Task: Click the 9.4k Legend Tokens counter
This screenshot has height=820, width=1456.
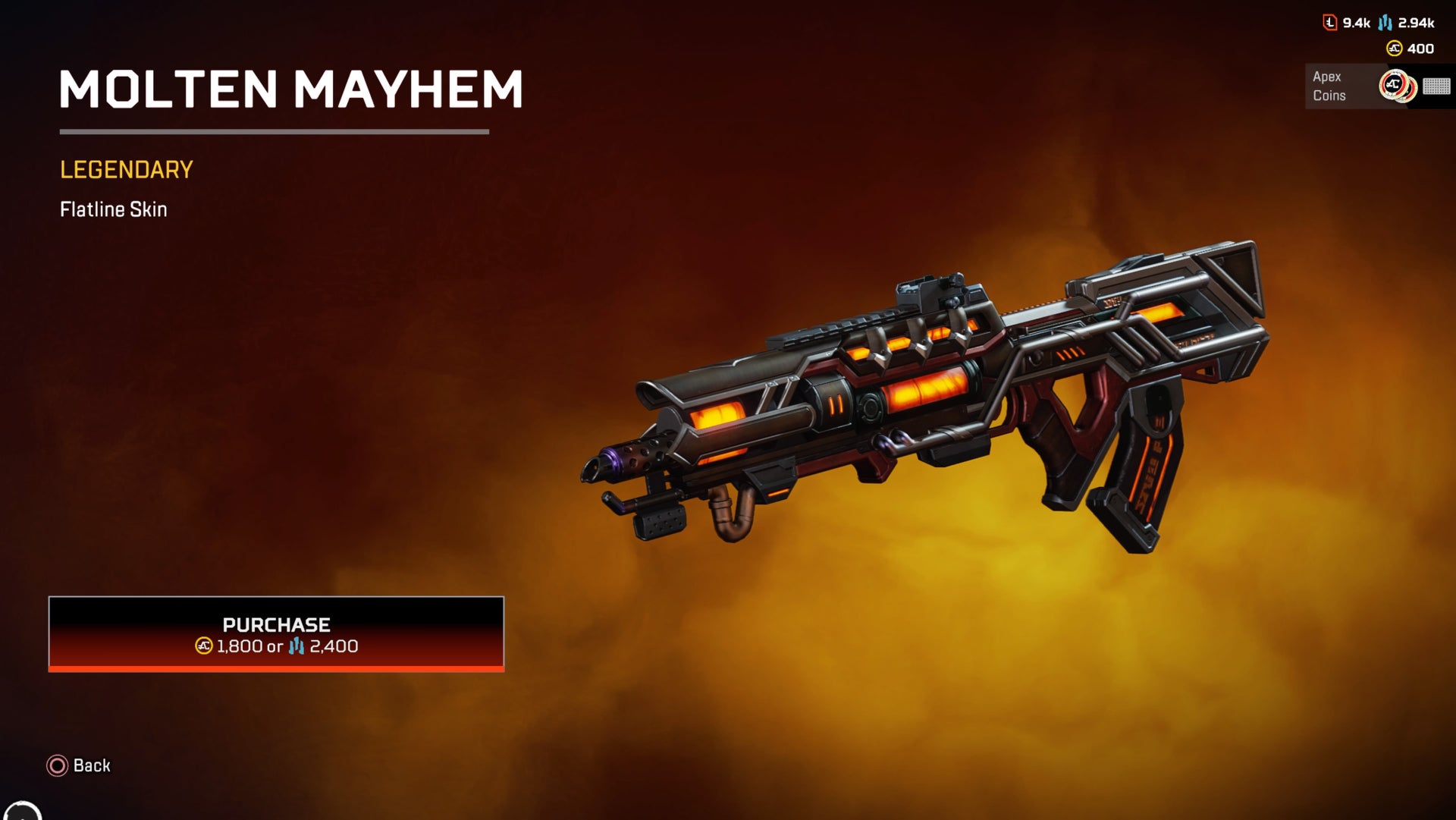Action: click(x=1356, y=22)
